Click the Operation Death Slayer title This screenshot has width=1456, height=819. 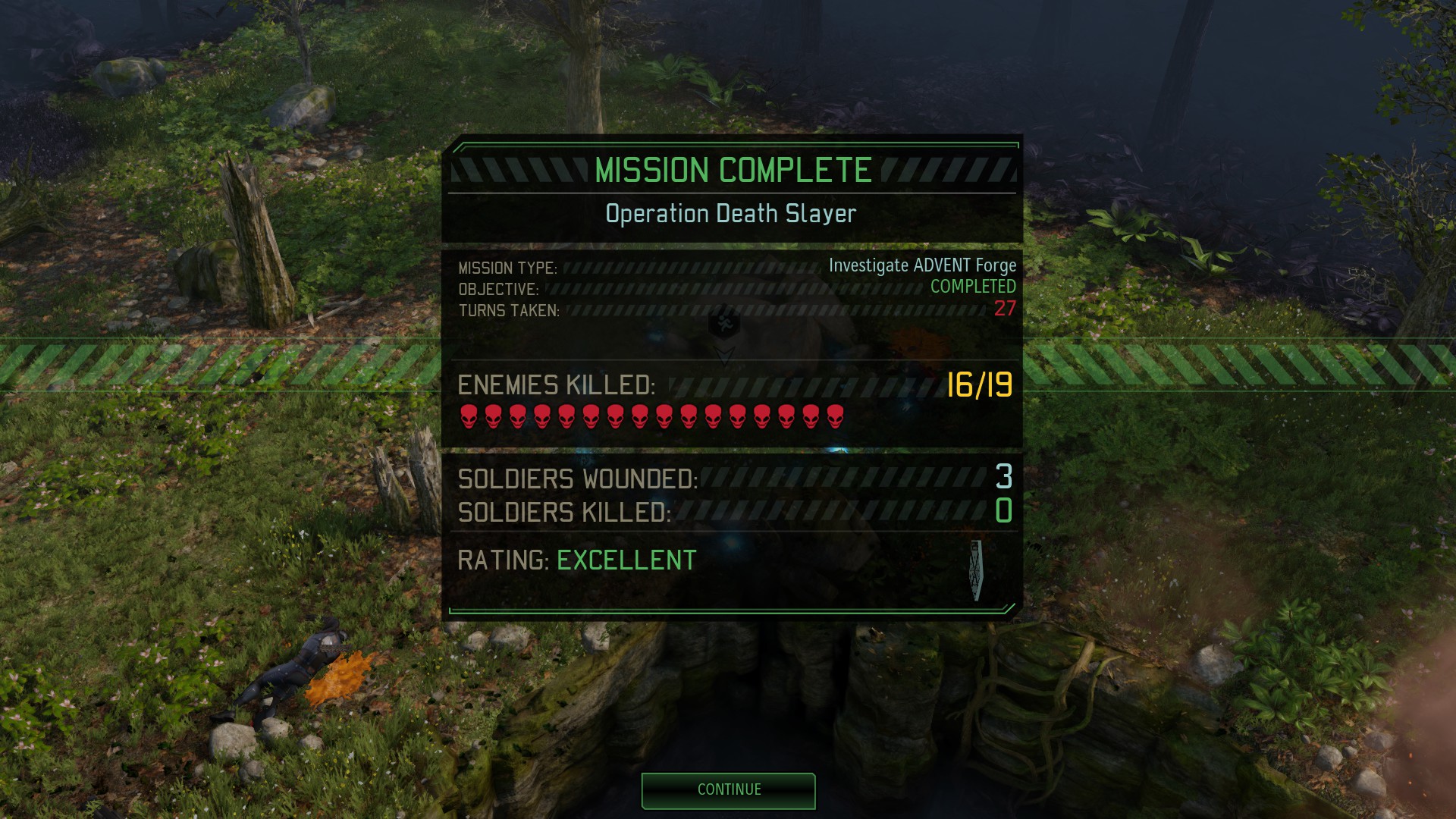click(x=730, y=213)
